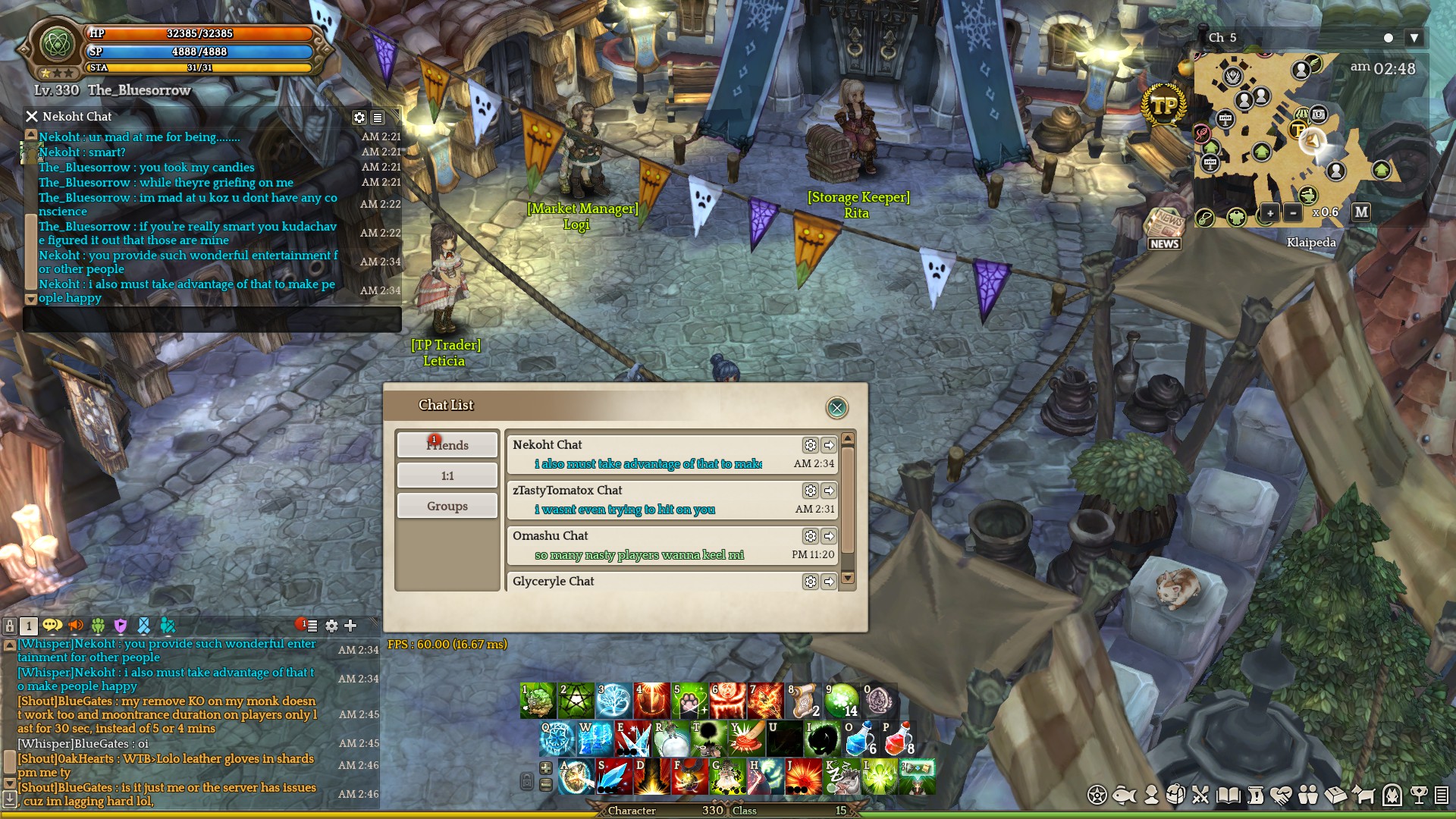Add a new chat tab with plus
Image resolution: width=1456 pixels, height=819 pixels.
tap(350, 626)
